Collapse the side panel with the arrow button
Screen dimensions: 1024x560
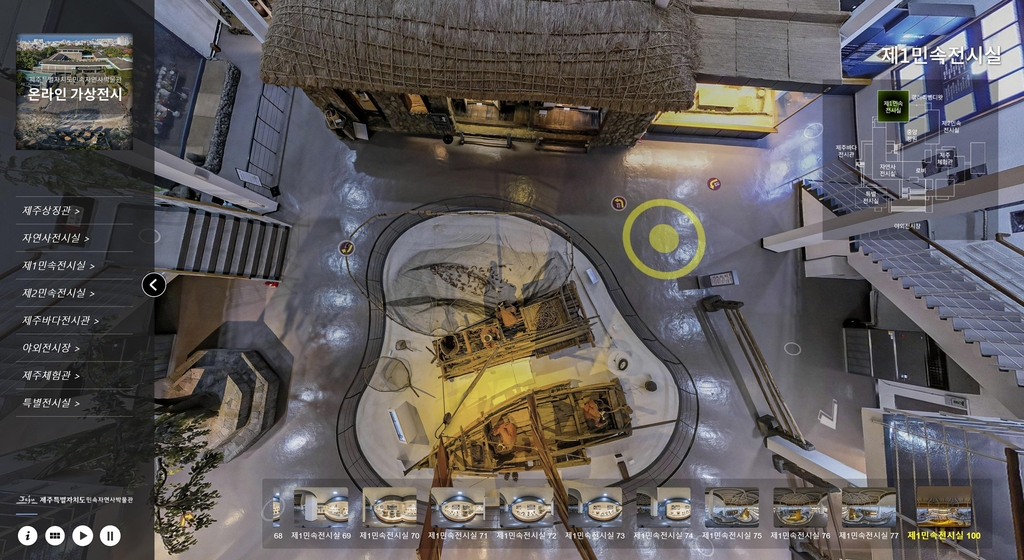point(153,285)
